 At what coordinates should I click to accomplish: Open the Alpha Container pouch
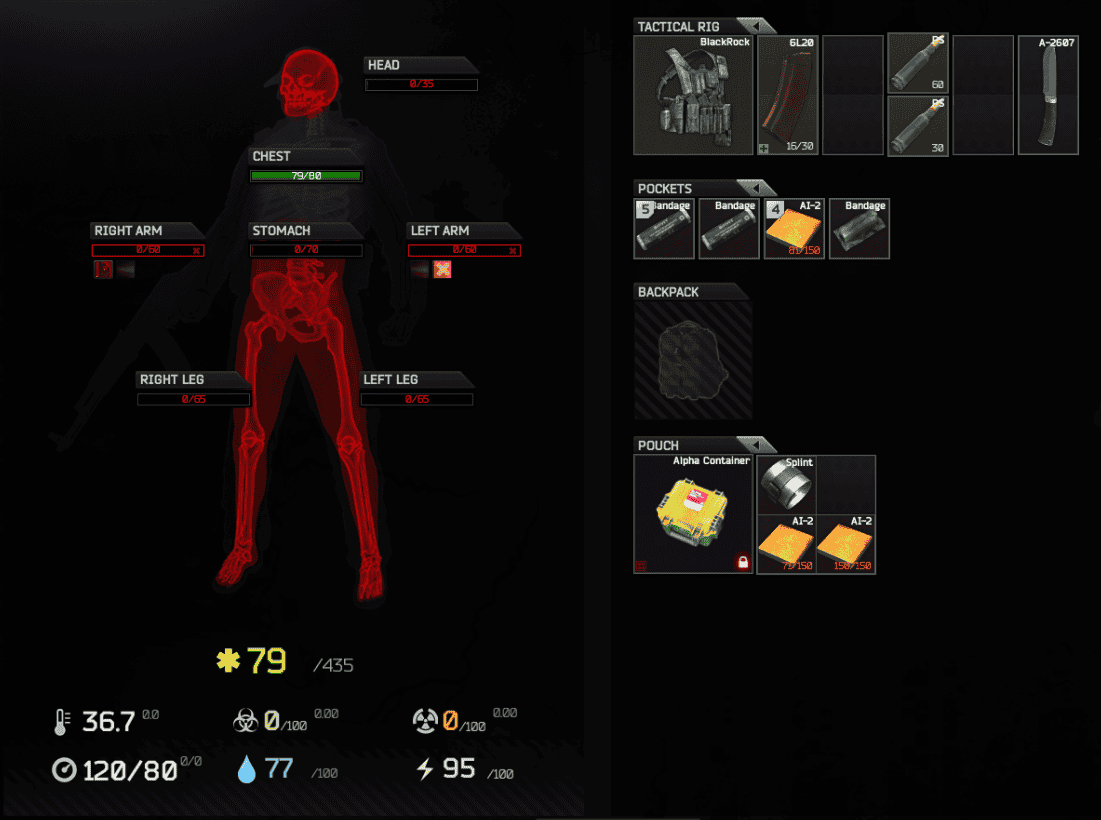[694, 514]
